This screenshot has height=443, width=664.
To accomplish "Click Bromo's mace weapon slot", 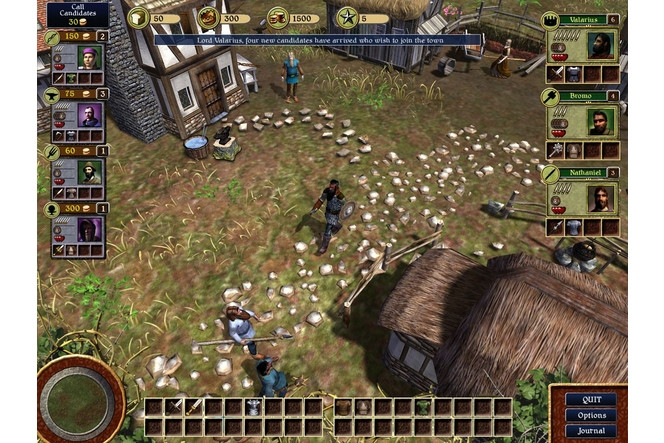I will click(x=555, y=150).
